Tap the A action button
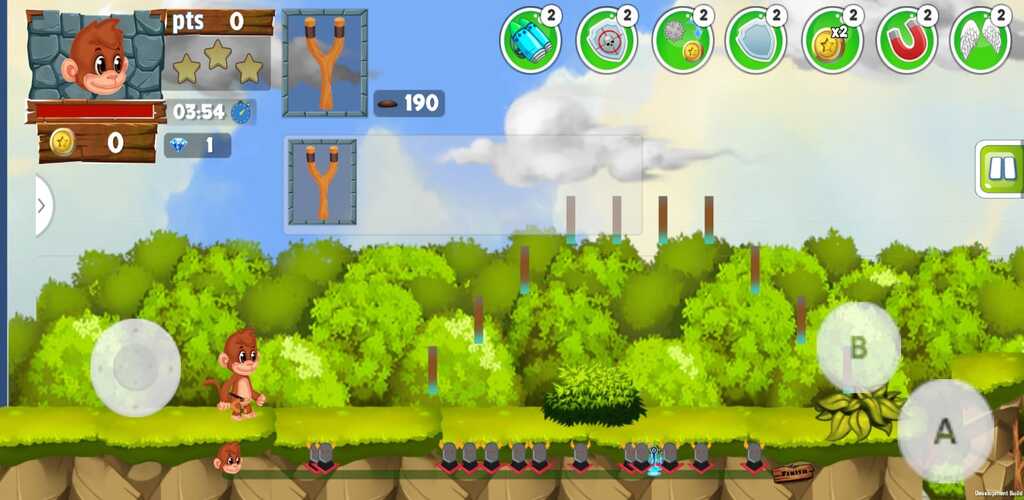The height and width of the screenshot is (500, 1024). [945, 431]
